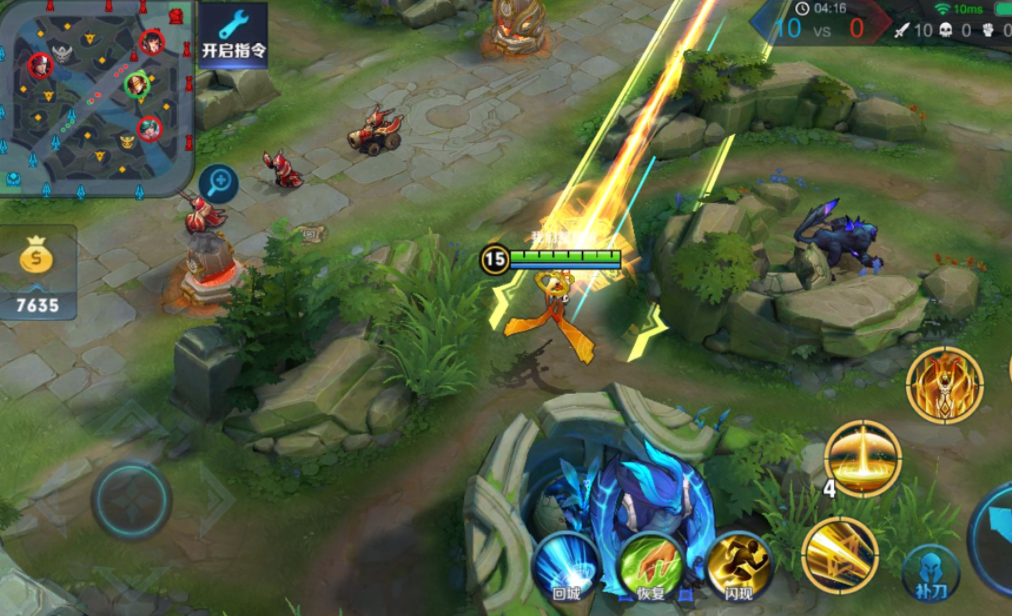Open the minimap
1013x616 pixels.
95,98
